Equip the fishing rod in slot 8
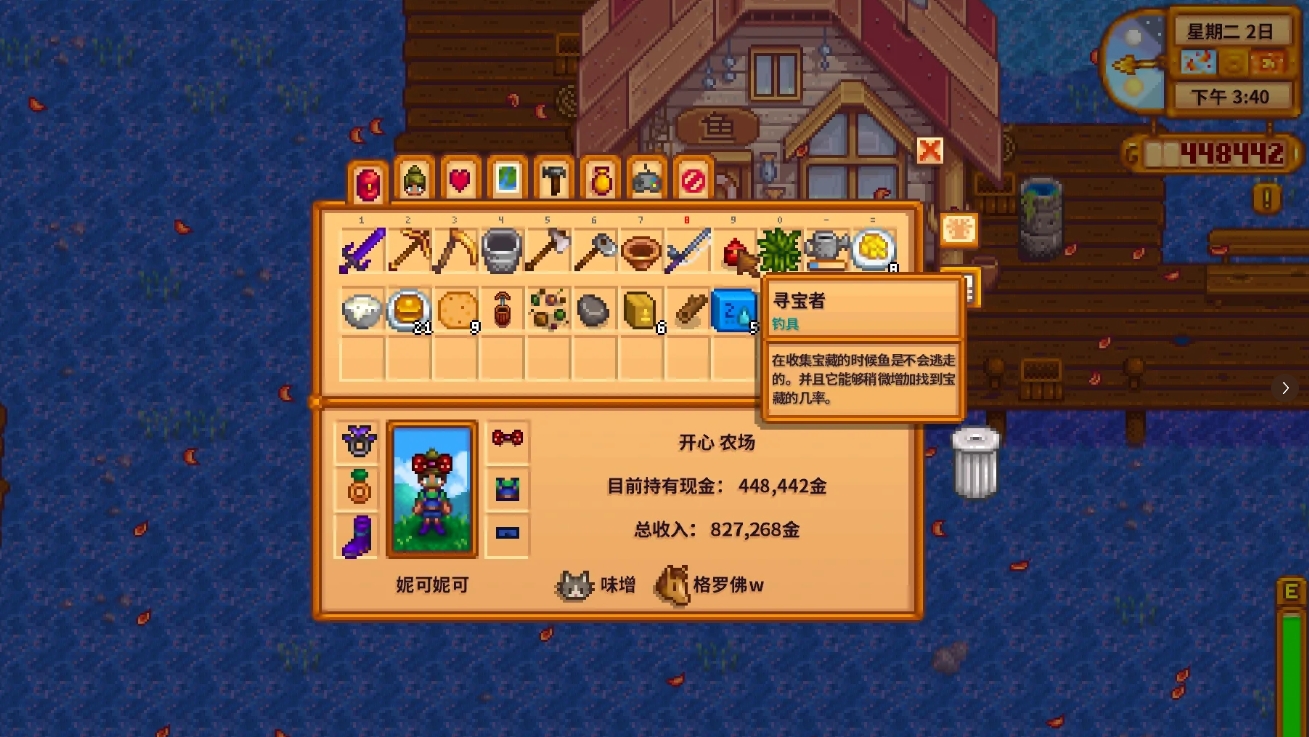Screen dimensions: 1309x737 pyautogui.click(x=688, y=250)
